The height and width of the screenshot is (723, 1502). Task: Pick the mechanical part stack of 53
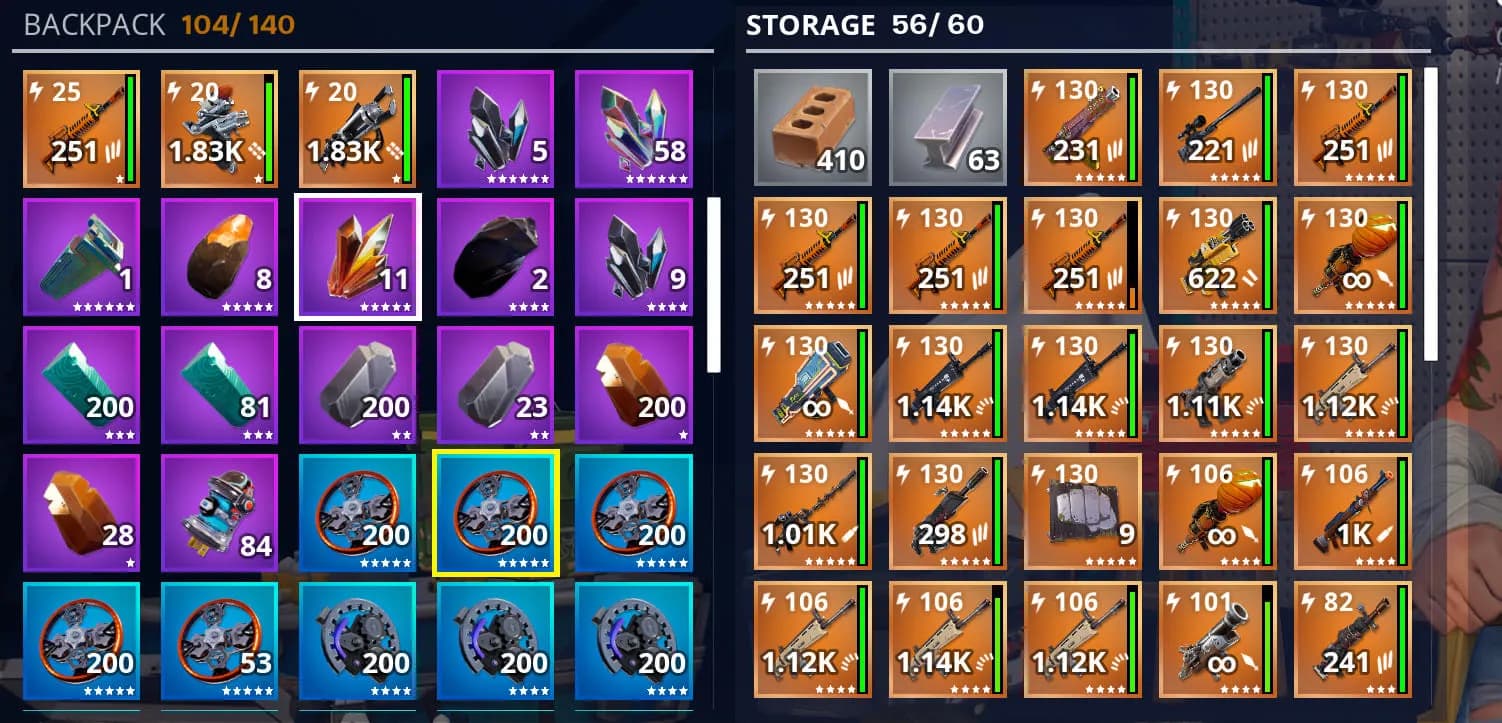click(x=220, y=641)
